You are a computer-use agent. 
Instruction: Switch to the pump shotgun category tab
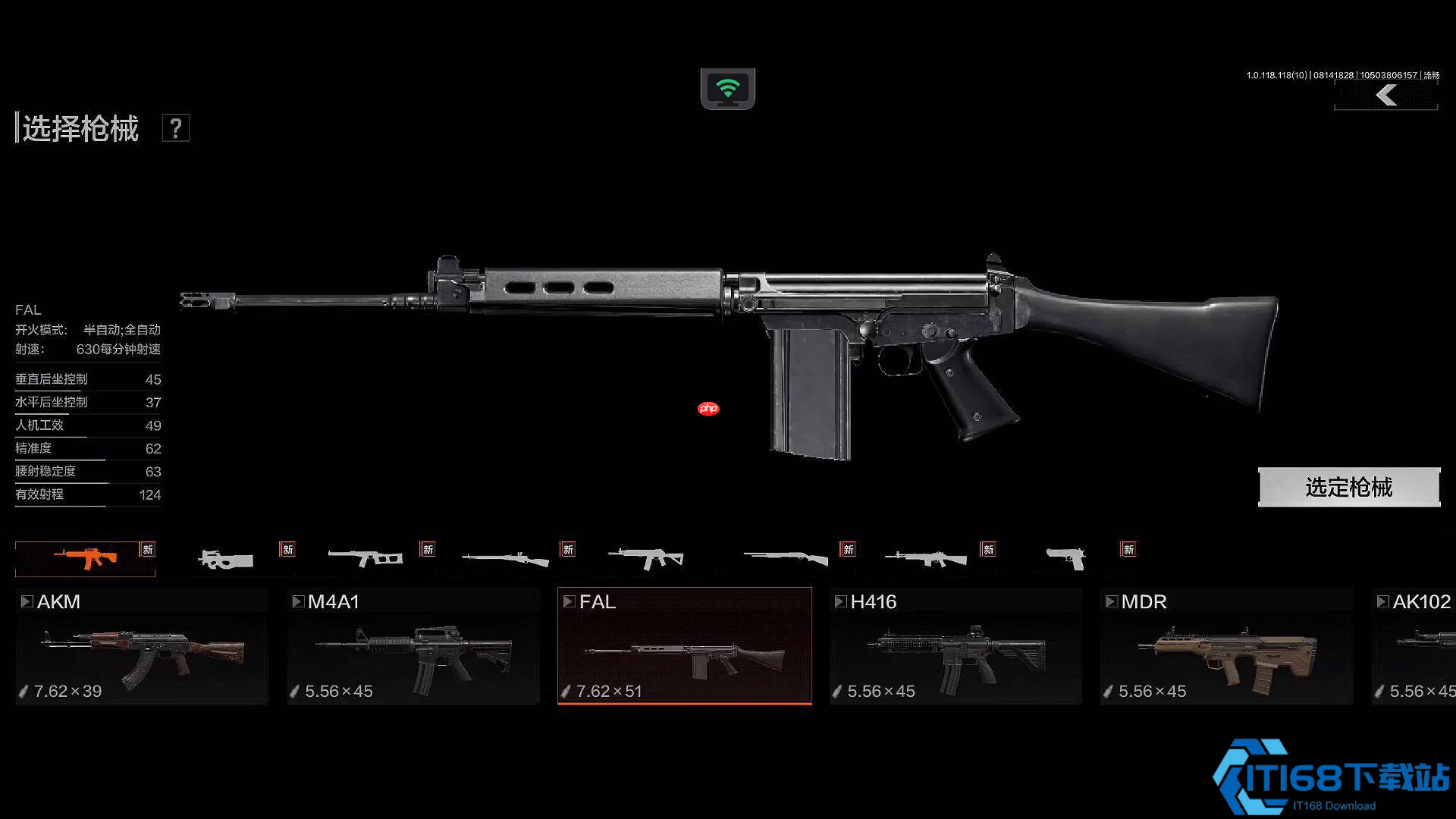786,559
